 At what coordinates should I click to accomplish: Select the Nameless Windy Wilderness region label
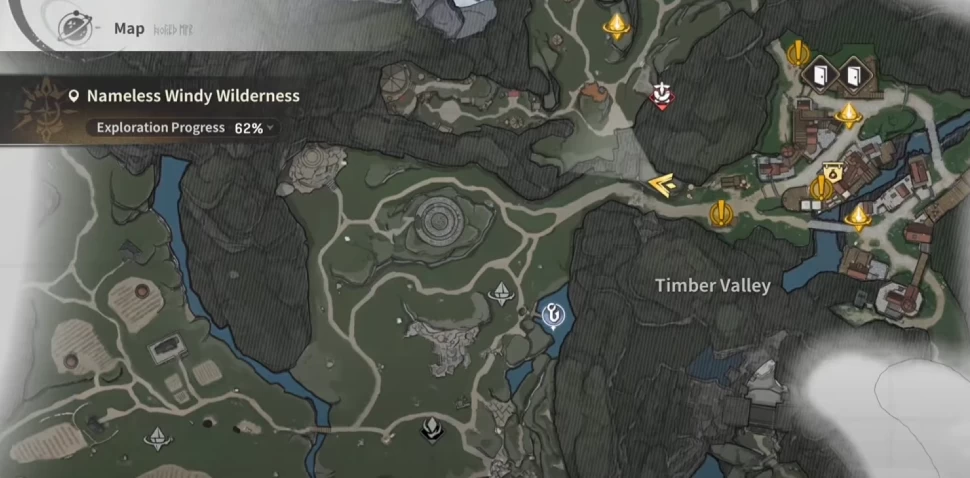coord(192,96)
